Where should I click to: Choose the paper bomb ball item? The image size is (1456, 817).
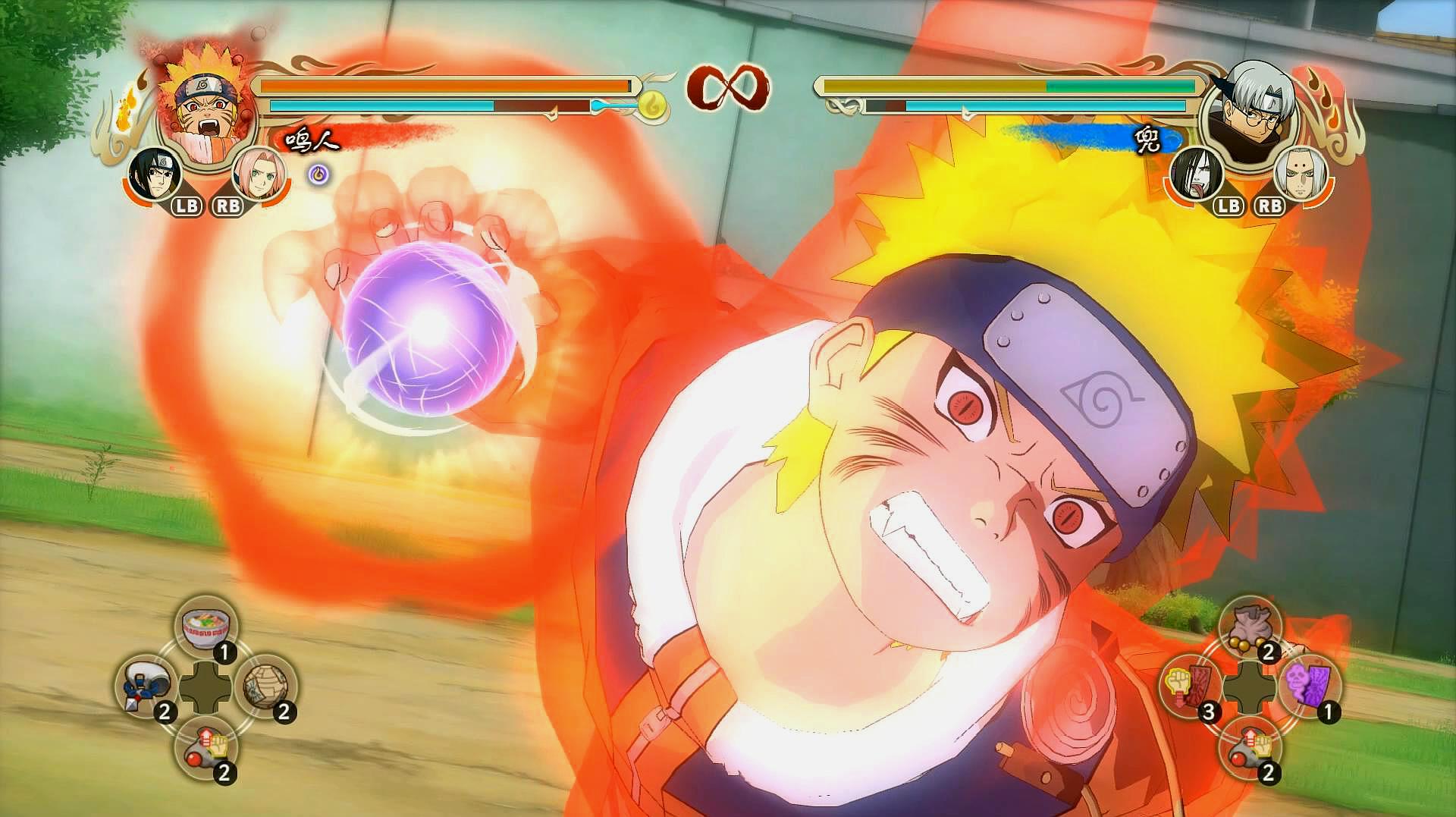(266, 687)
